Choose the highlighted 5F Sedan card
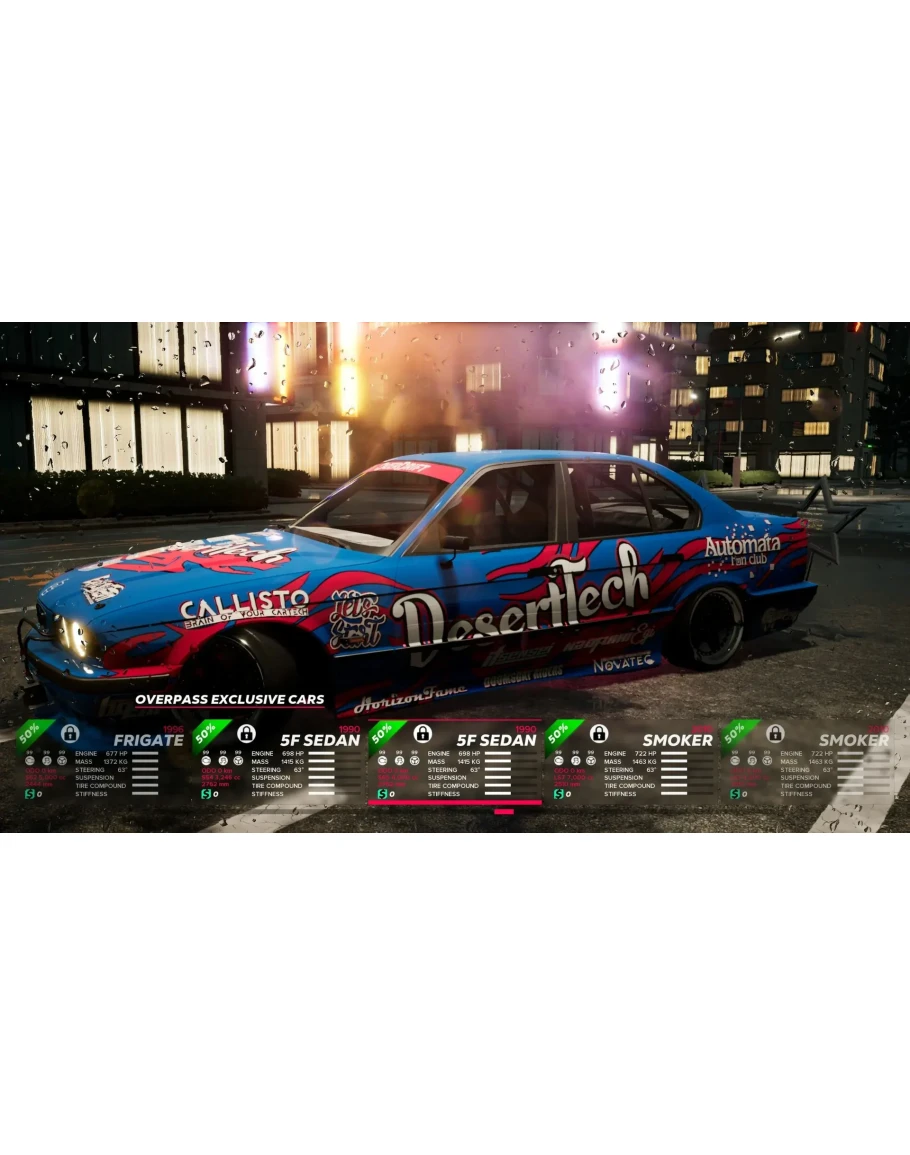The image size is (910, 1155). pyautogui.click(x=455, y=762)
